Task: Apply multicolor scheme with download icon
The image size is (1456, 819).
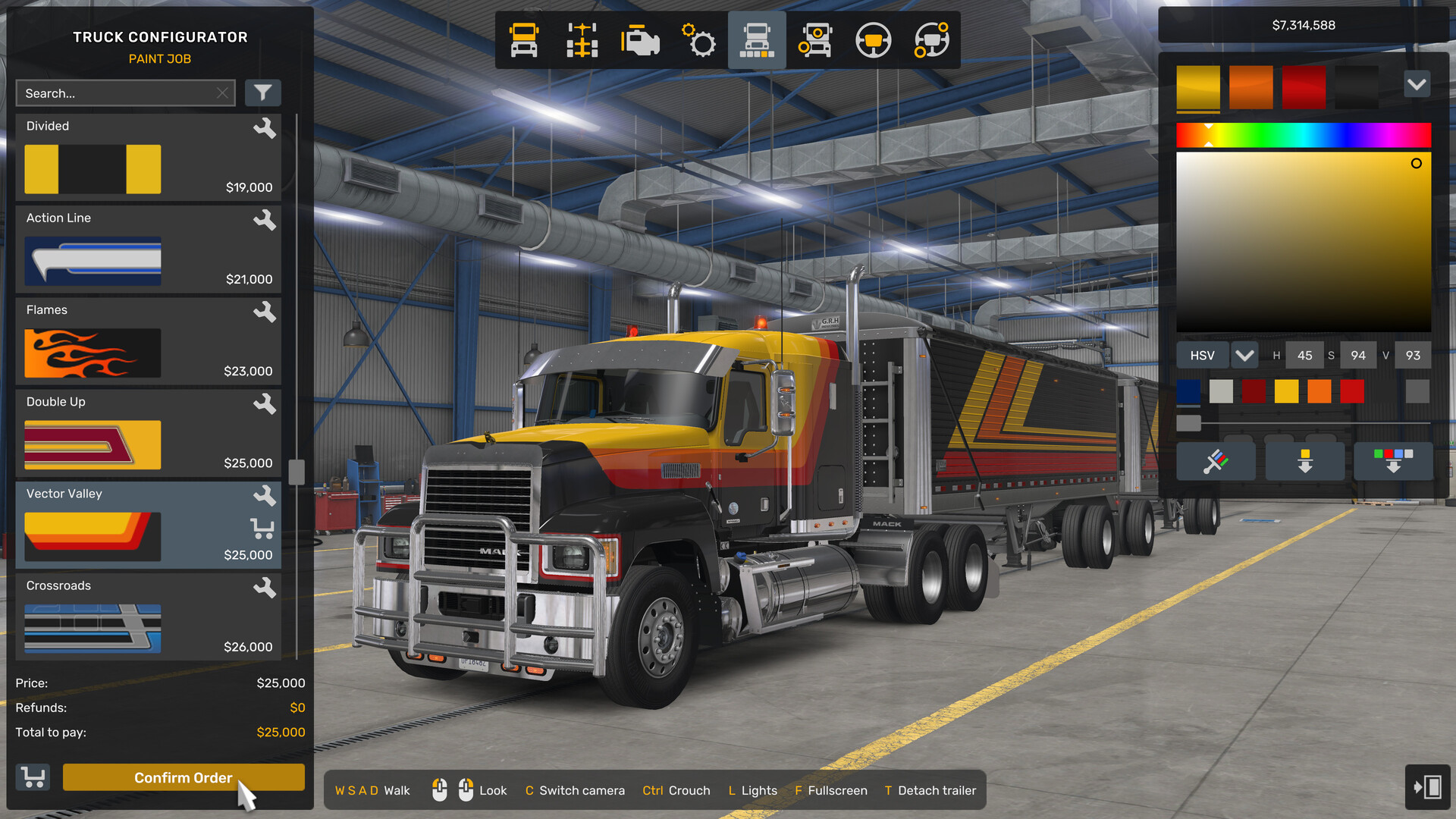Action: 1392,460
